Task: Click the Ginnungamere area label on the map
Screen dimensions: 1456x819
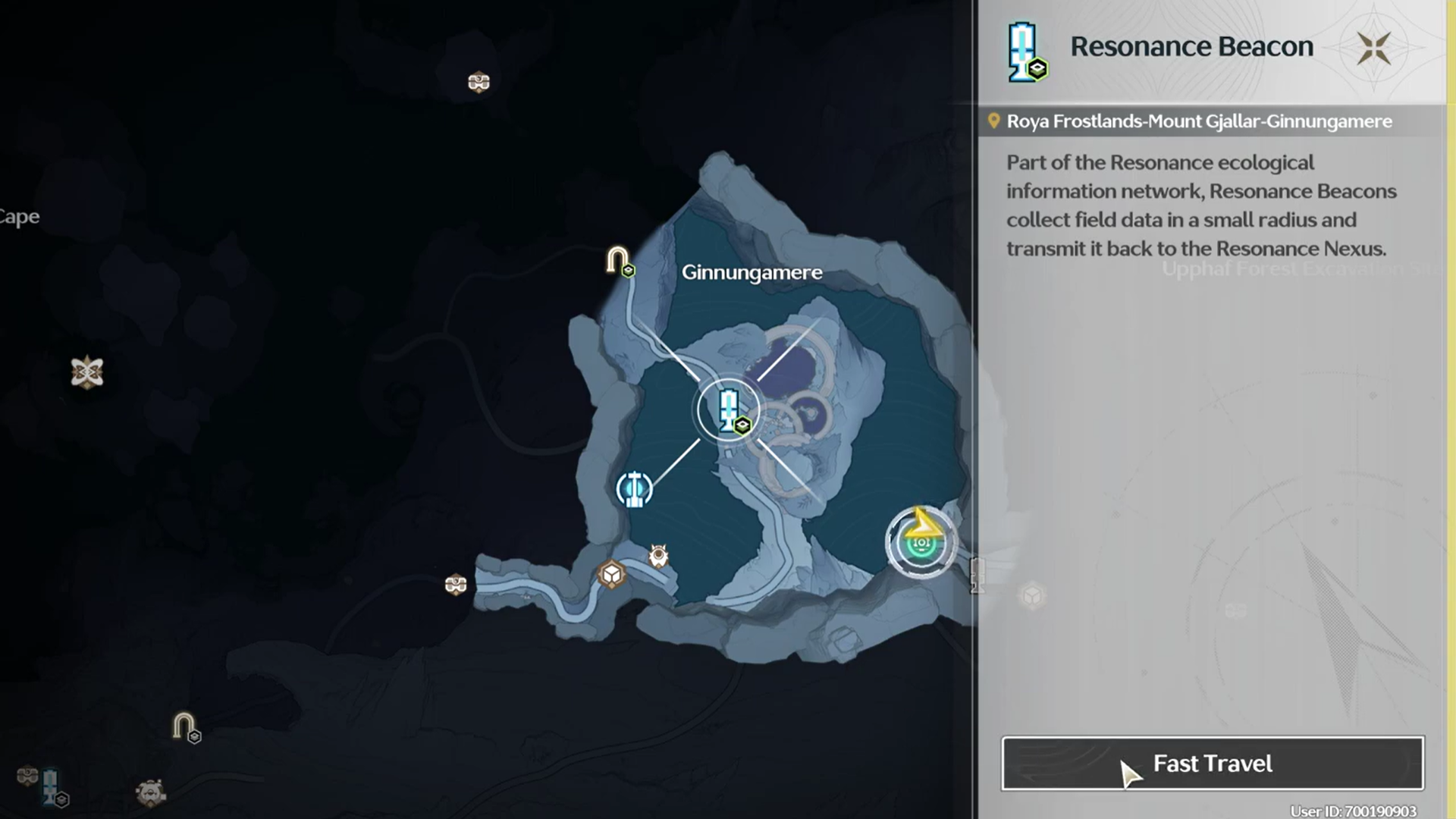Action: coord(752,272)
